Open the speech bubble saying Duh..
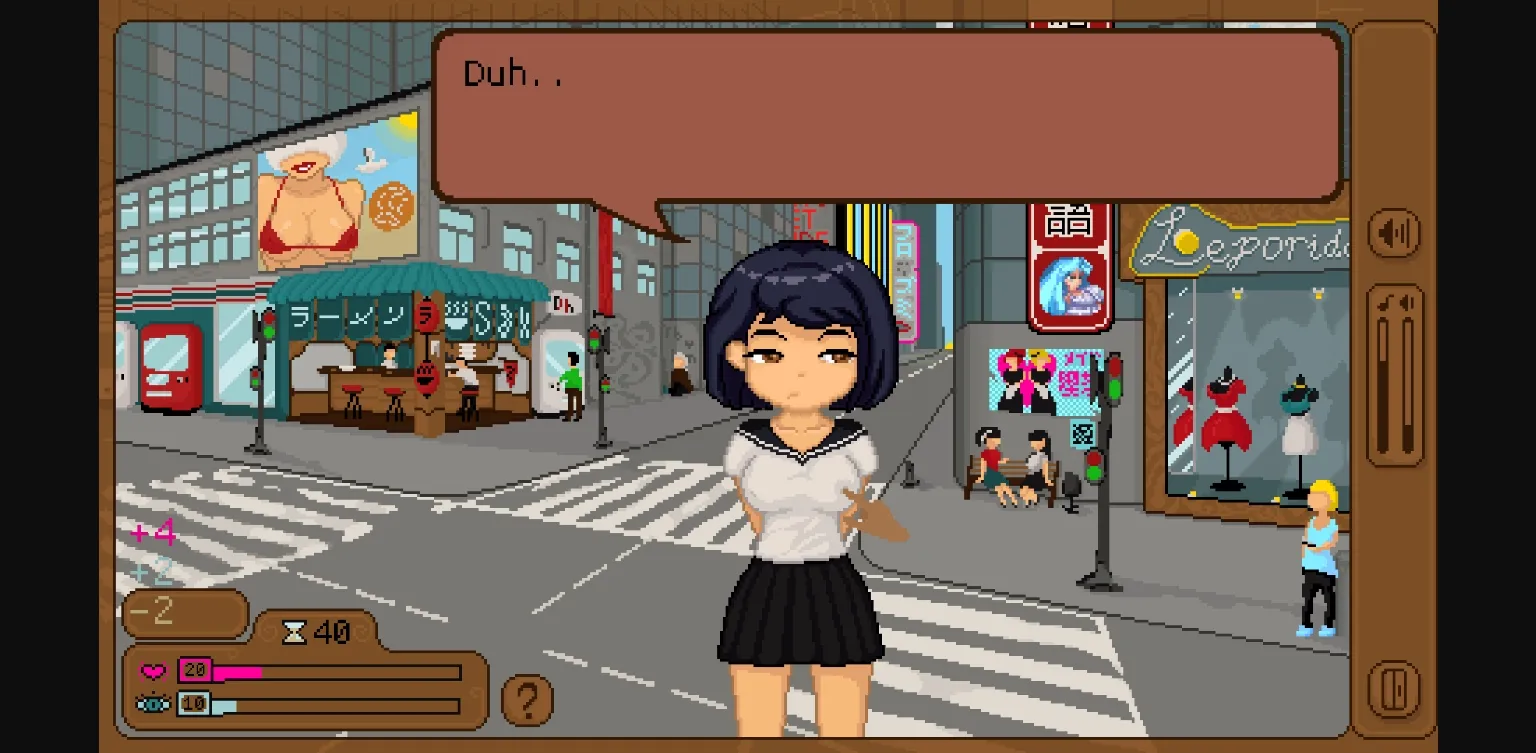 (888, 115)
